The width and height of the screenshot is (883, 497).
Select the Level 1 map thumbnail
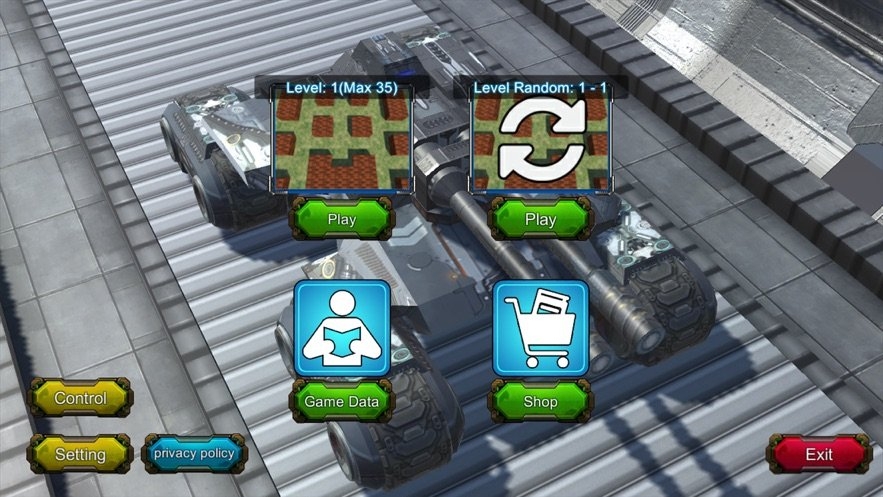(x=343, y=143)
